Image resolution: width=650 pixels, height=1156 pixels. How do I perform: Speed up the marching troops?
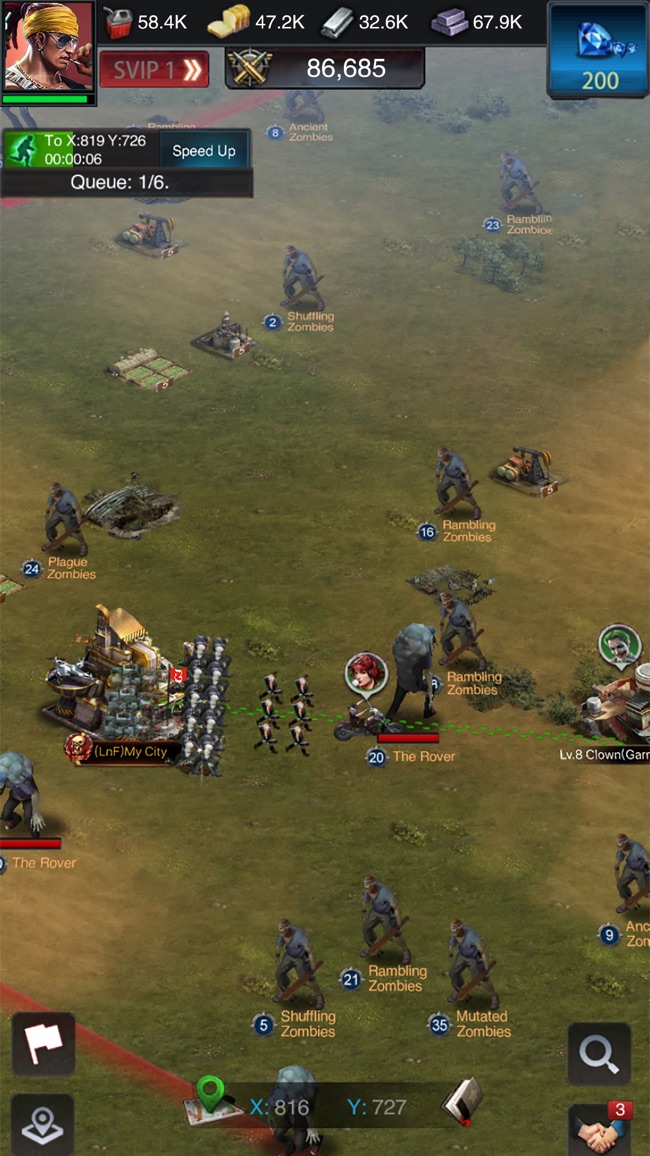[204, 151]
